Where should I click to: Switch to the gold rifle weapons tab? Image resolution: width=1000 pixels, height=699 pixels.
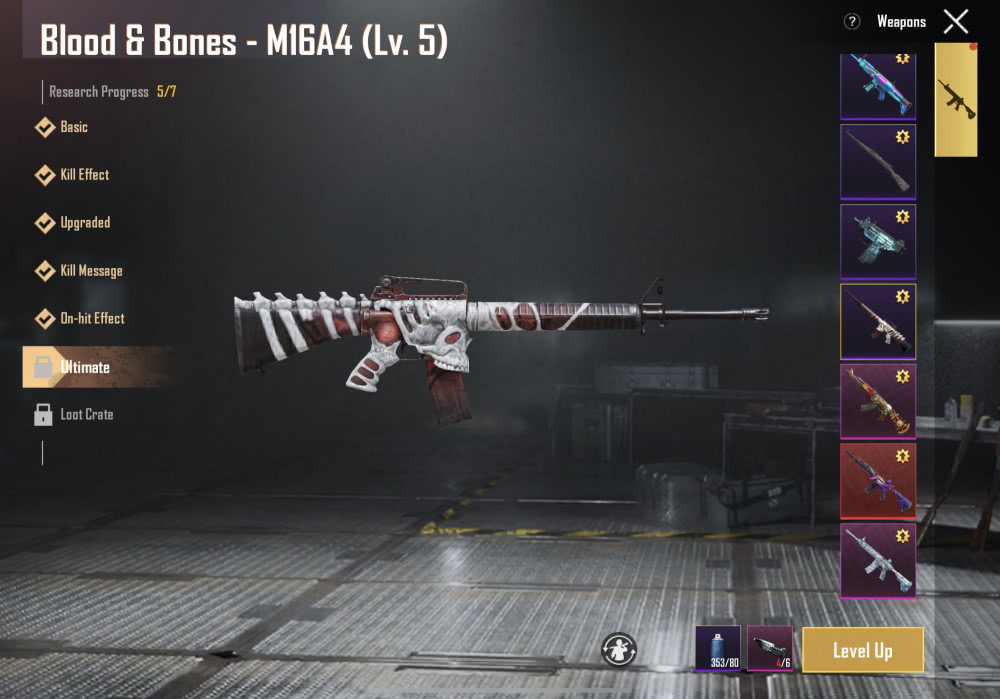(x=956, y=100)
